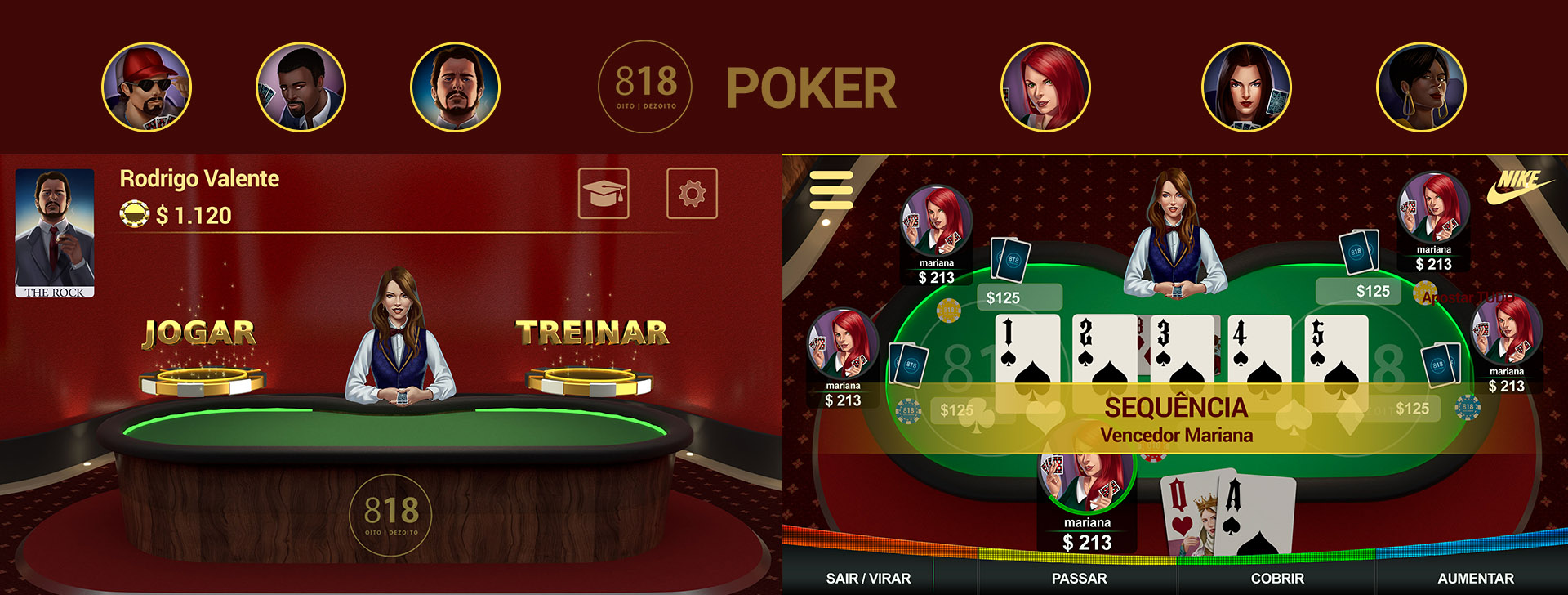Raise the bet with AUMENTAR

(x=1476, y=578)
